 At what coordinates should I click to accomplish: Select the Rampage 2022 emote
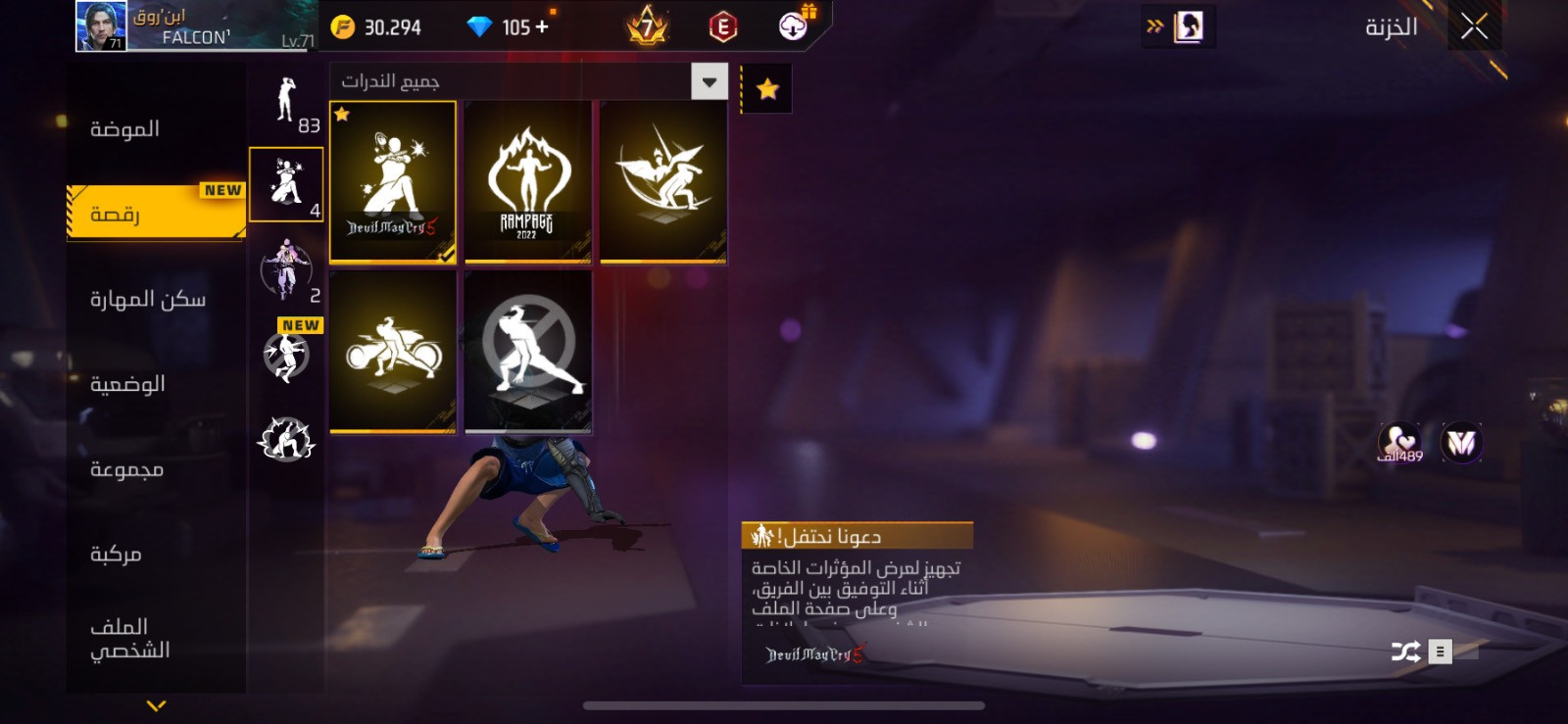click(527, 181)
